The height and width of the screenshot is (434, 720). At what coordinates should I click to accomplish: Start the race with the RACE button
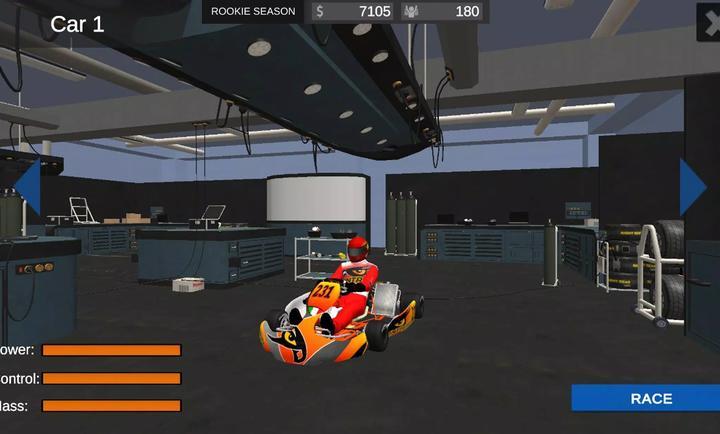tap(650, 398)
